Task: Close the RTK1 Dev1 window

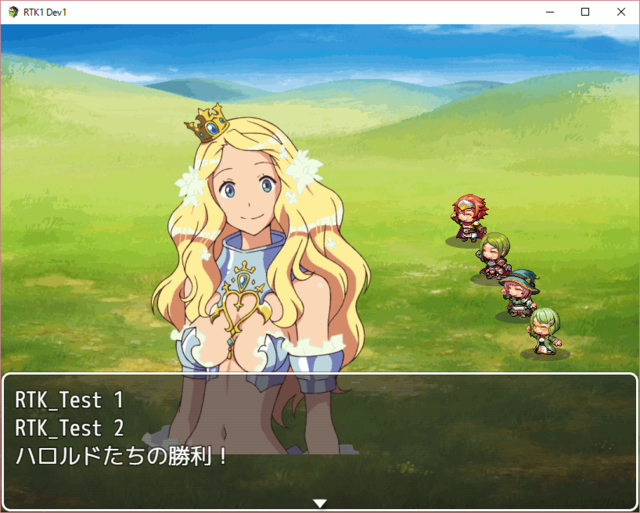Action: tap(617, 12)
